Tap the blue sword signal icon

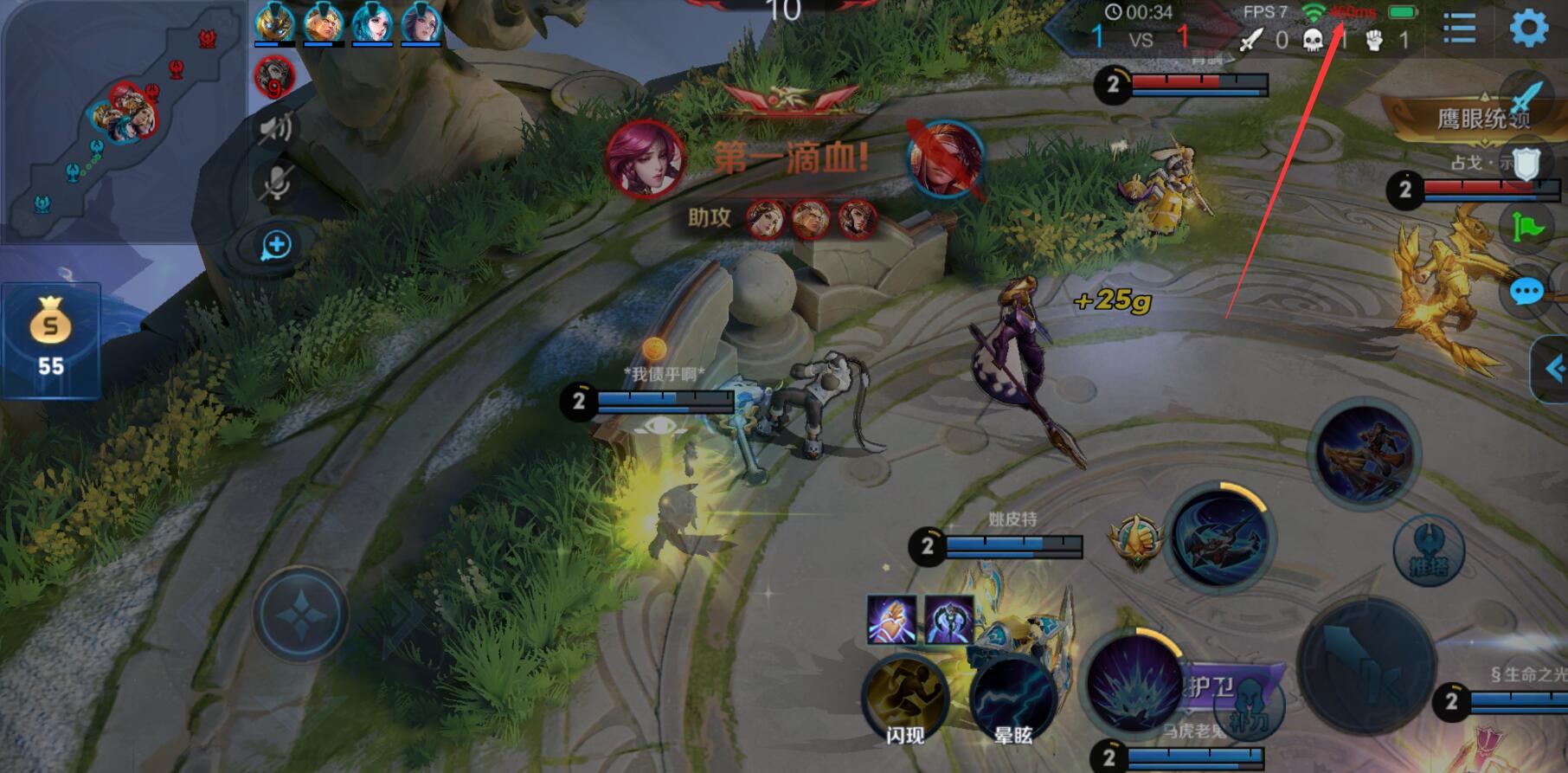point(1527,94)
